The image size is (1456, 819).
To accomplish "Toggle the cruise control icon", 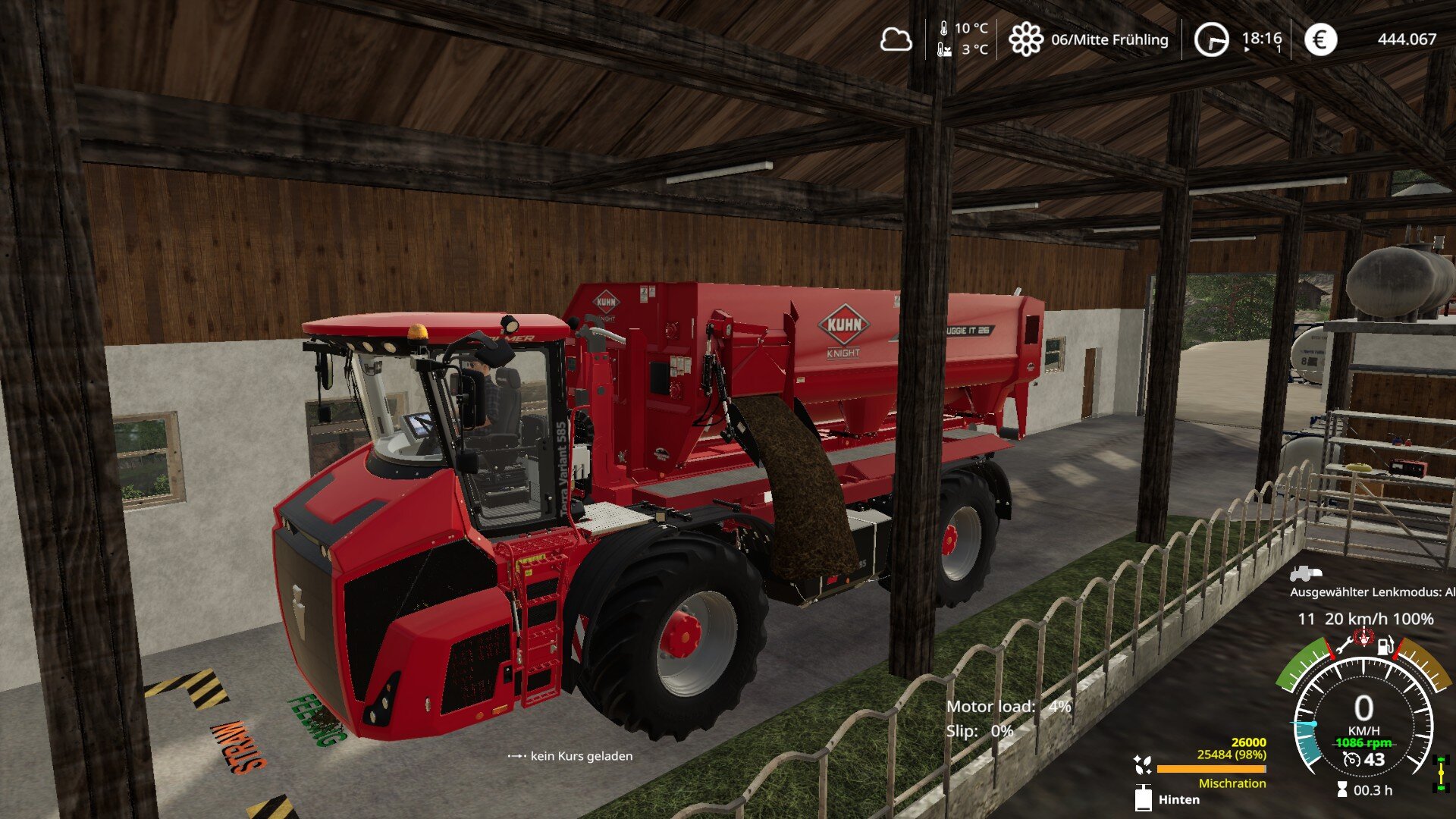I will (1351, 759).
